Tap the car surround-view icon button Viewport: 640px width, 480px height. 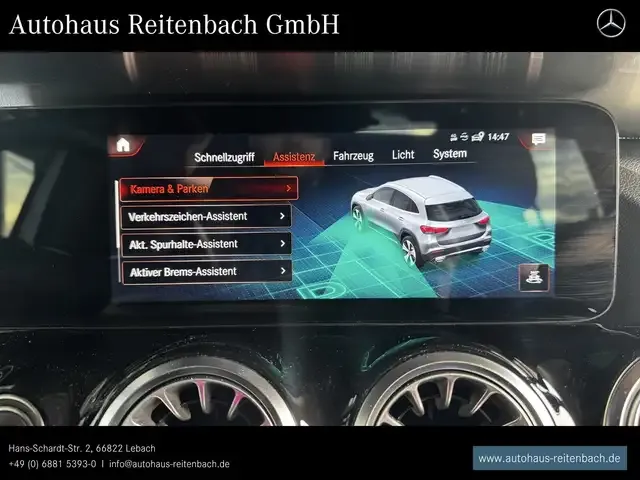pyautogui.click(x=534, y=277)
